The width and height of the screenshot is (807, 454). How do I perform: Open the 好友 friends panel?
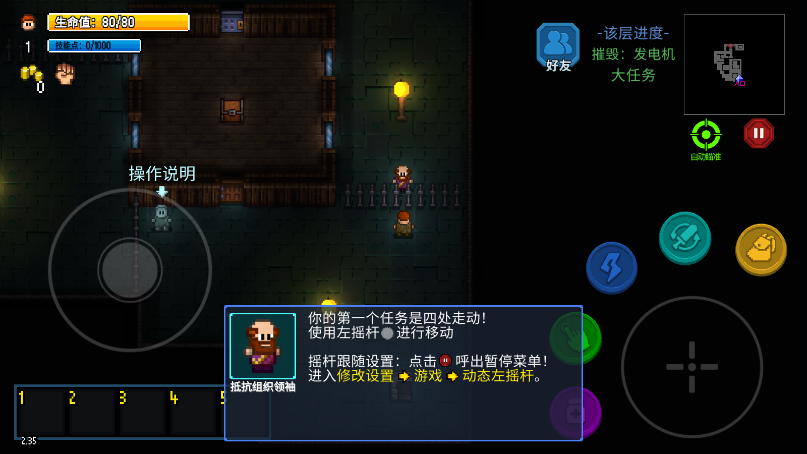(x=557, y=47)
